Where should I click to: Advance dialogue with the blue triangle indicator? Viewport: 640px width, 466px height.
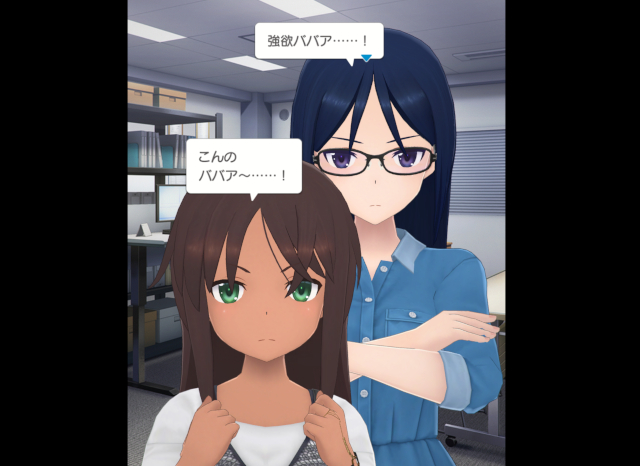pos(368,58)
